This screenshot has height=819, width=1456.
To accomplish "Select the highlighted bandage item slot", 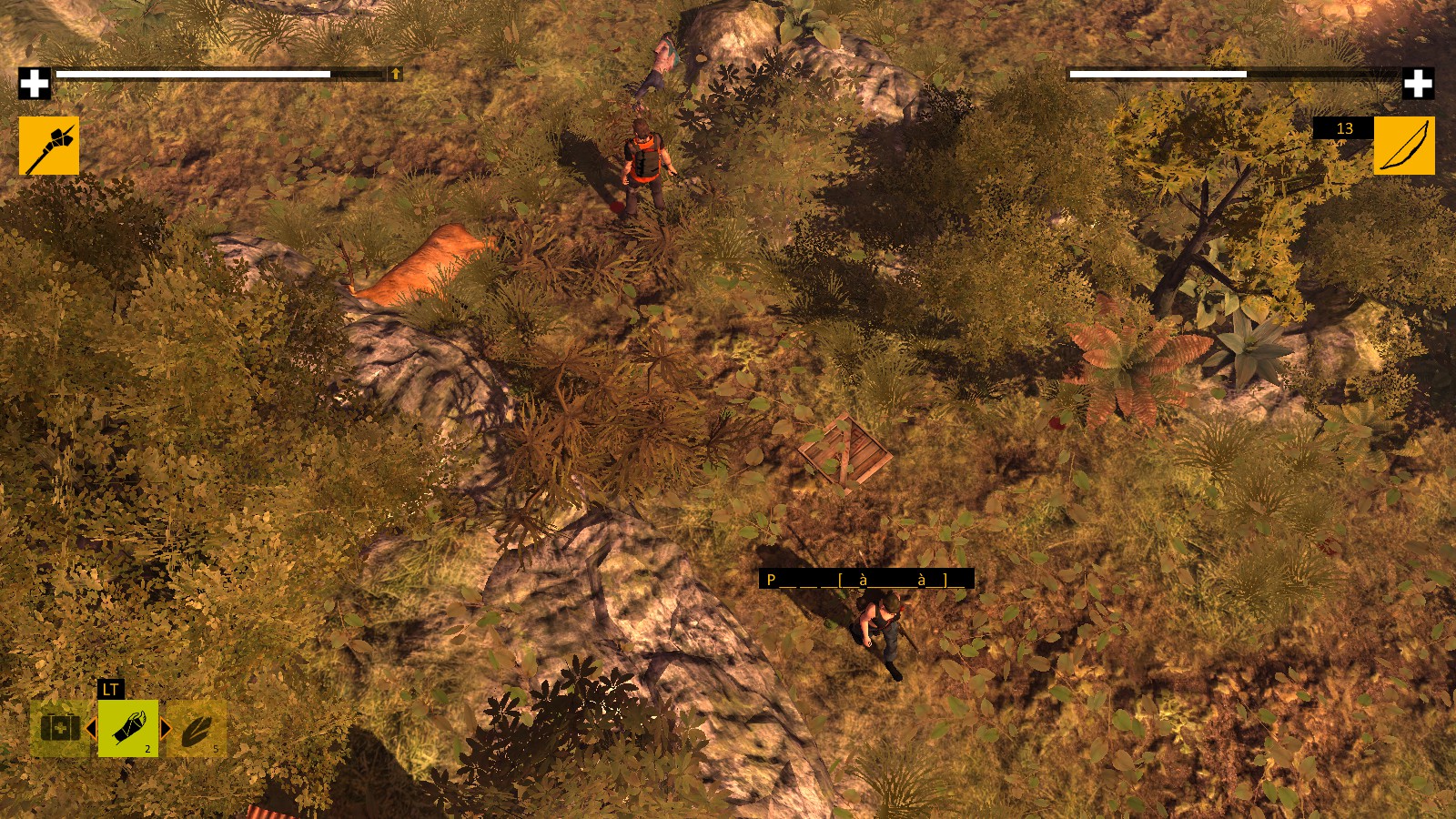I will (x=127, y=728).
